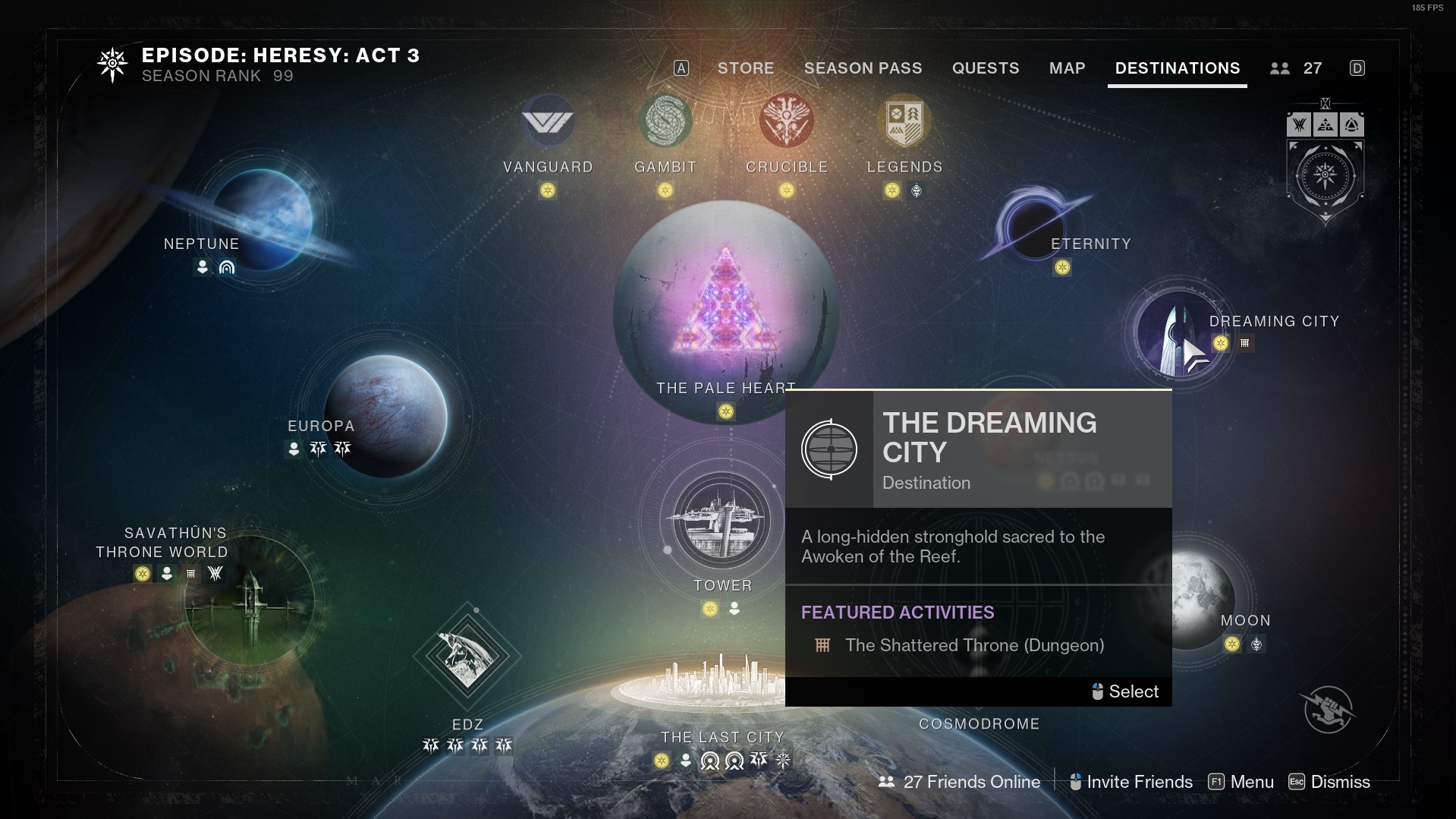Switch to the Season Pass tab
Image resolution: width=1456 pixels, height=819 pixels.
pos(863,68)
